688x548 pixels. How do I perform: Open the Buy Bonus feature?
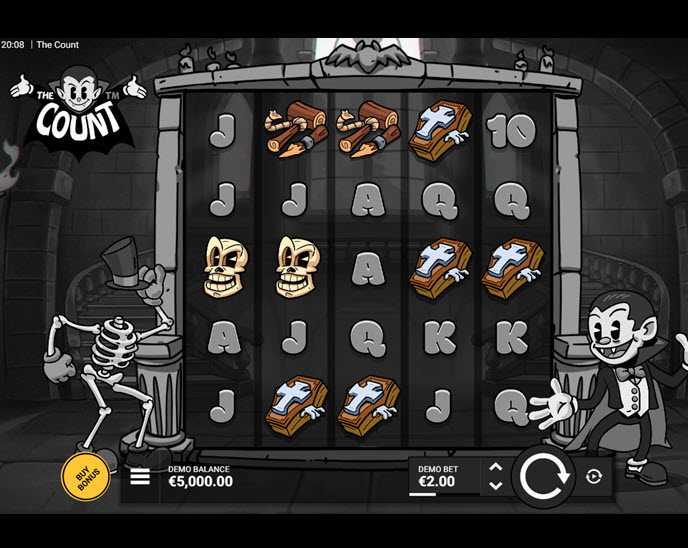coord(86,477)
